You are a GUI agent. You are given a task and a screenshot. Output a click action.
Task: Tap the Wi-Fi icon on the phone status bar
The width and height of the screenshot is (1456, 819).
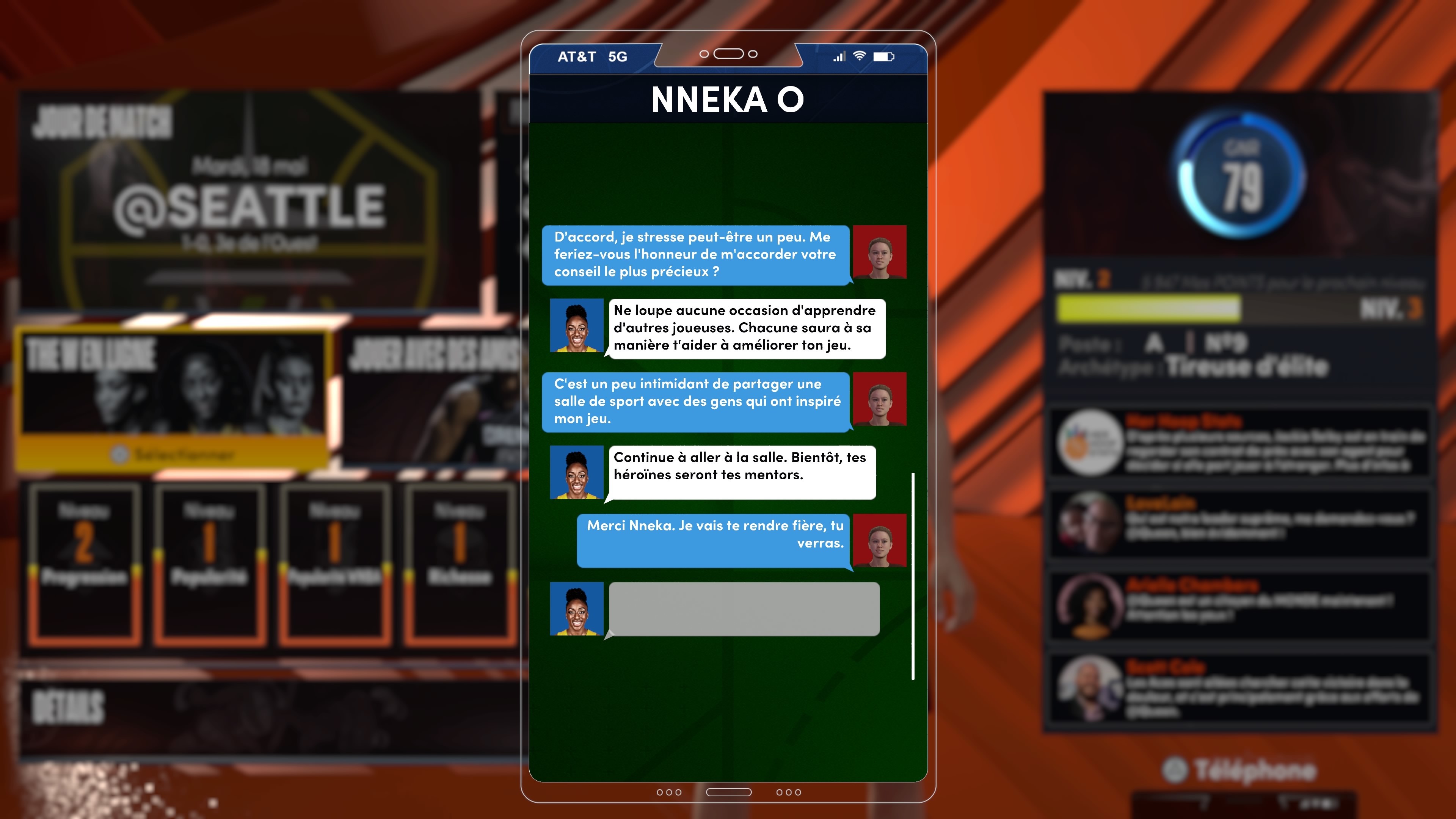[860, 56]
